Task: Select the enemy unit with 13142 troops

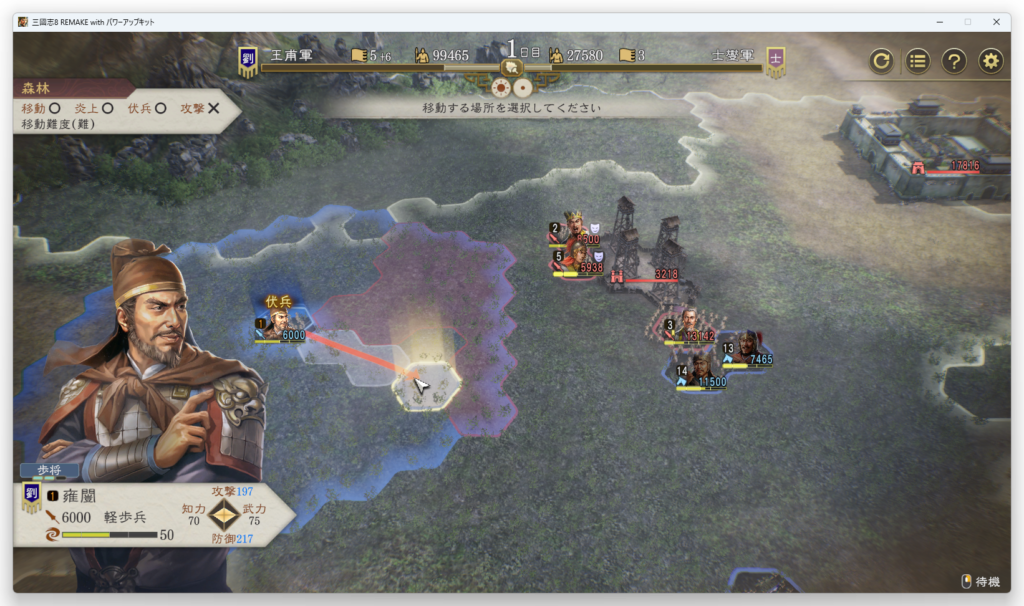Action: tap(686, 325)
